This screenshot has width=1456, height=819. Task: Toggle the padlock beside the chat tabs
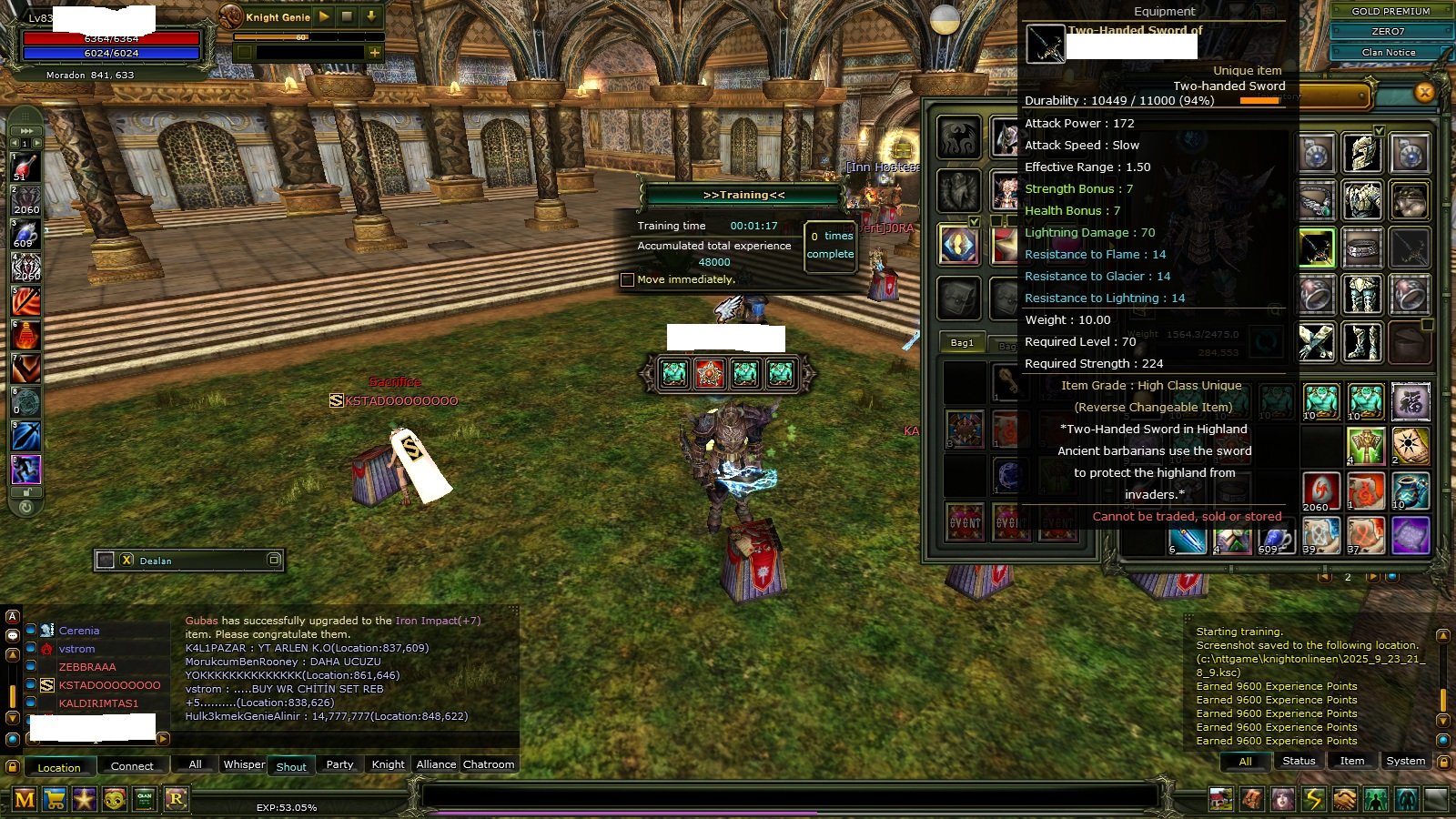14,767
